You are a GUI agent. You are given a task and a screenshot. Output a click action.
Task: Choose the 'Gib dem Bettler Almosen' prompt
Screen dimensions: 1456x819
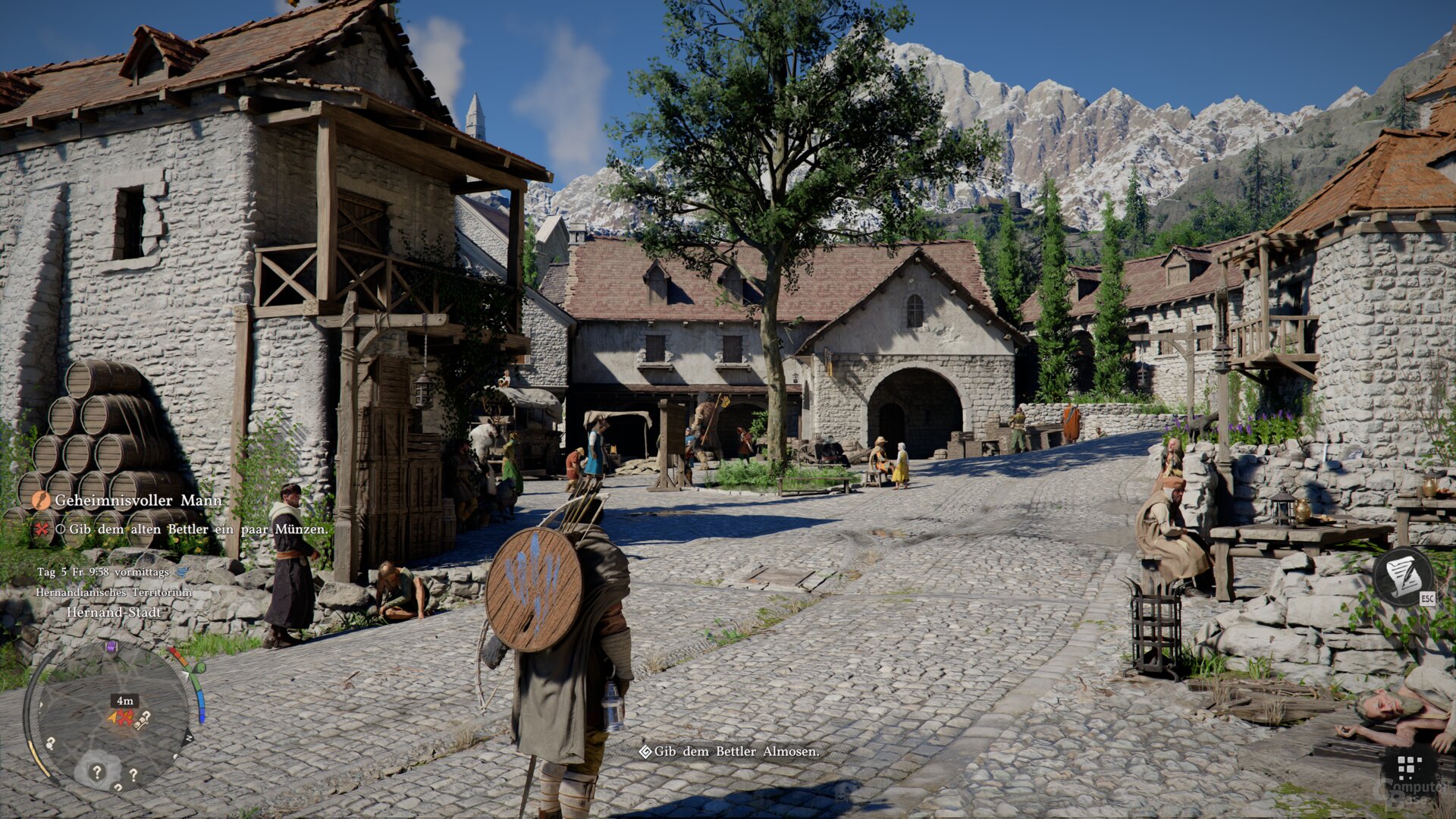pyautogui.click(x=729, y=752)
